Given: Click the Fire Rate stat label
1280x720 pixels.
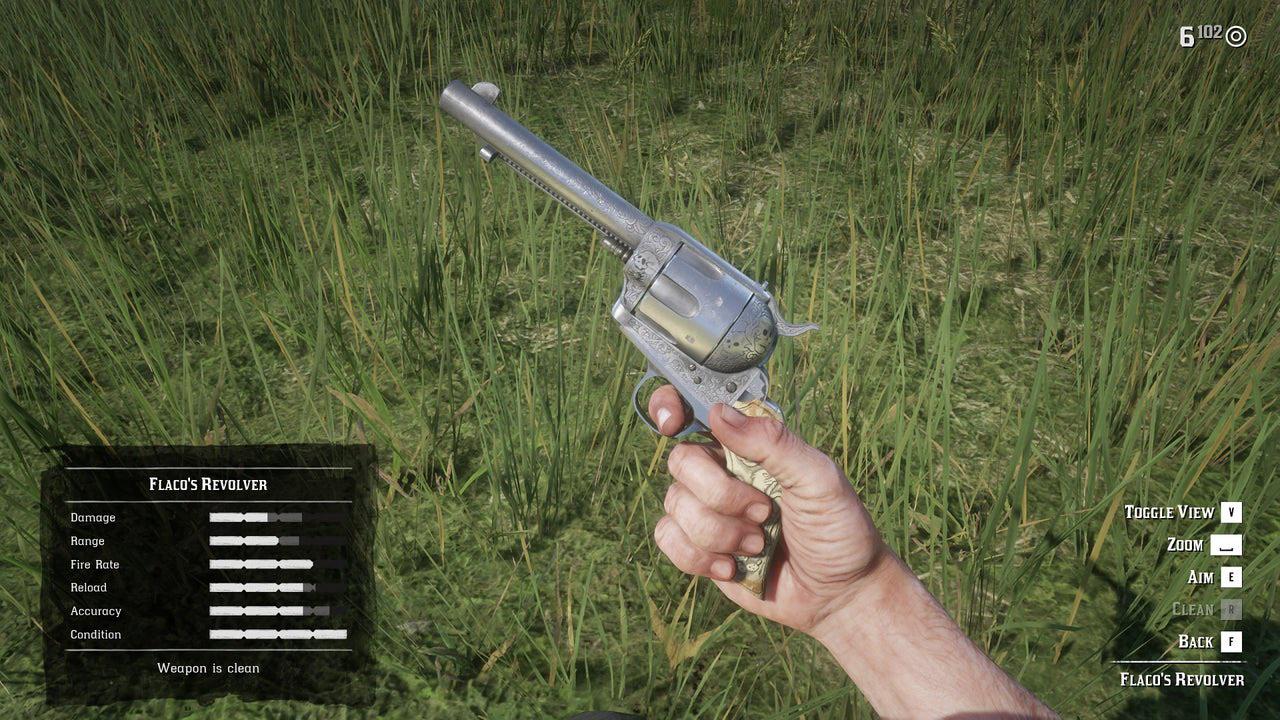Looking at the screenshot, I should coord(95,564).
